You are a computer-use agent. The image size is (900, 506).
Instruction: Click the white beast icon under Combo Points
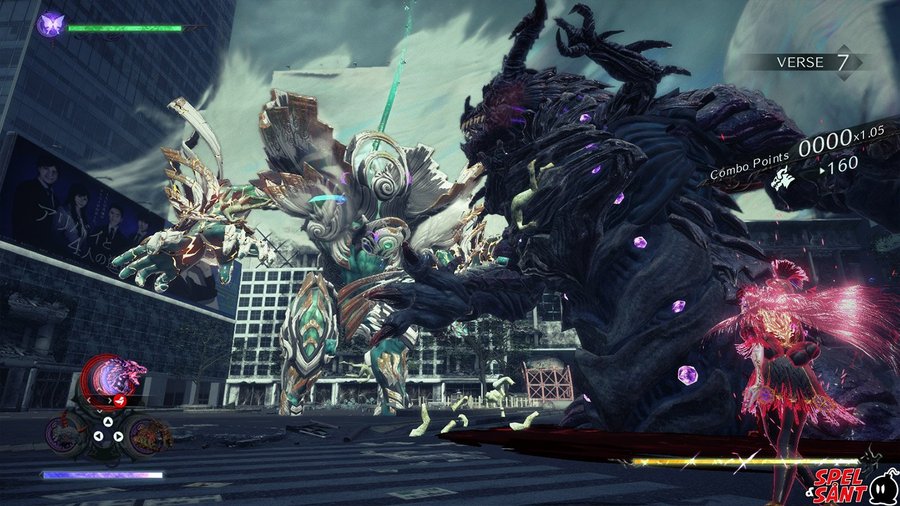pos(785,179)
